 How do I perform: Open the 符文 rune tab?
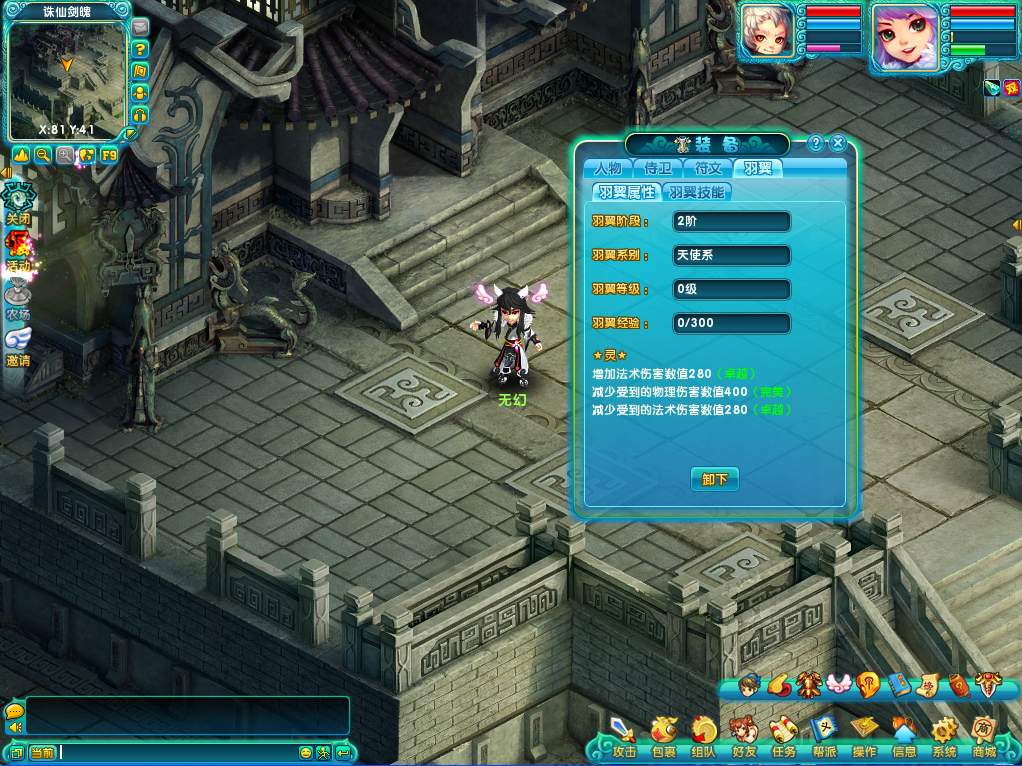click(x=708, y=168)
